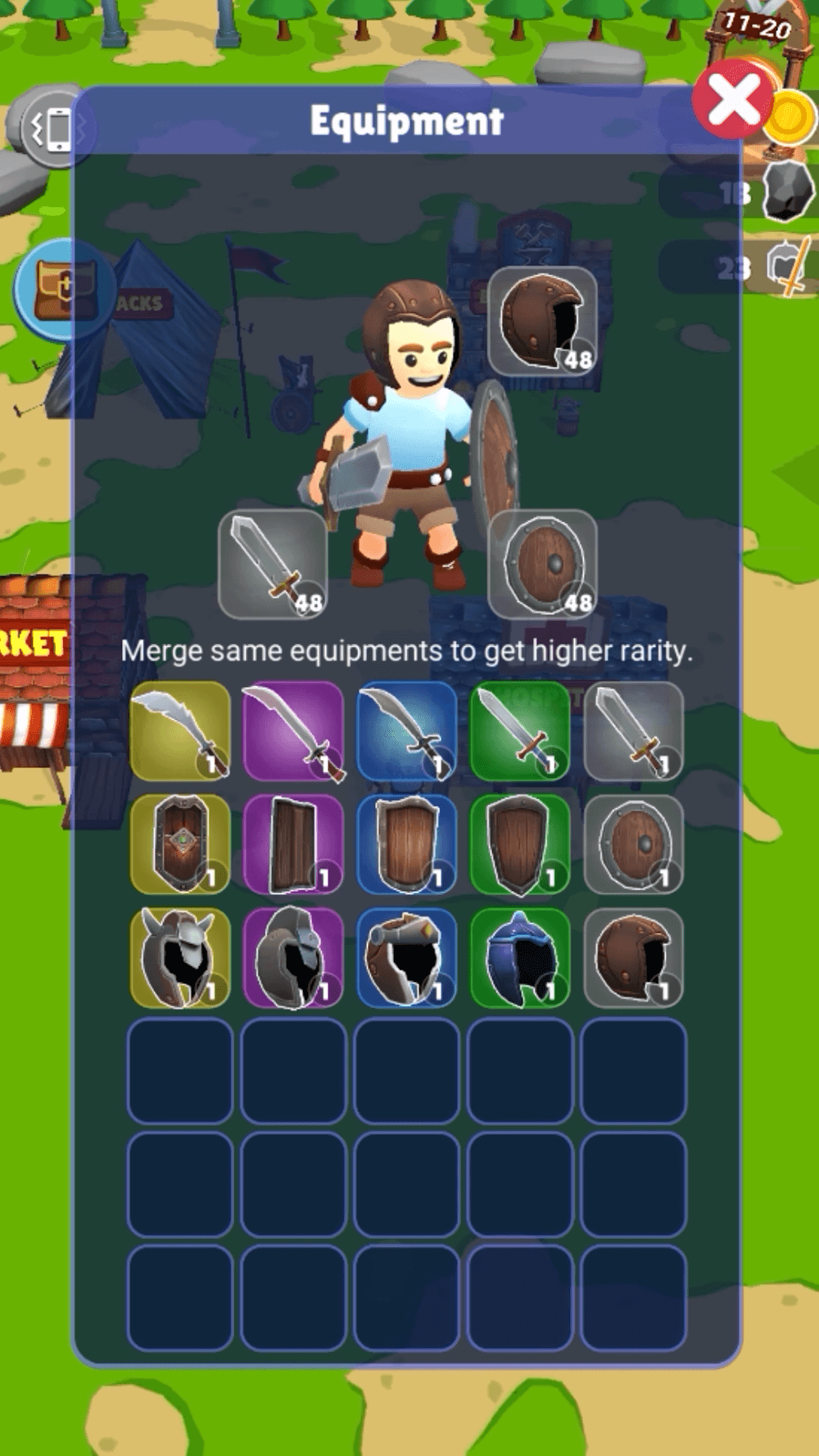
Task: Pick the gray leather helmet in inventory
Action: coord(633,956)
